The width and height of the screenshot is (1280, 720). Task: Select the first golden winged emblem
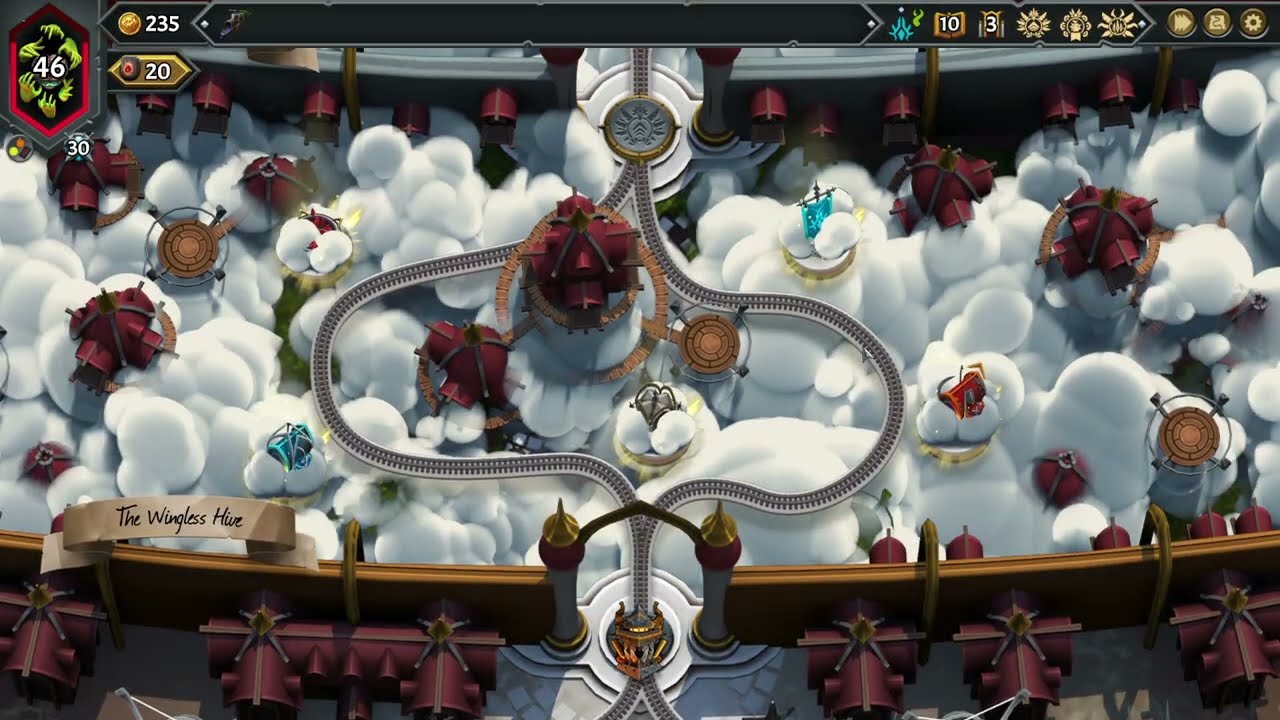point(1032,24)
